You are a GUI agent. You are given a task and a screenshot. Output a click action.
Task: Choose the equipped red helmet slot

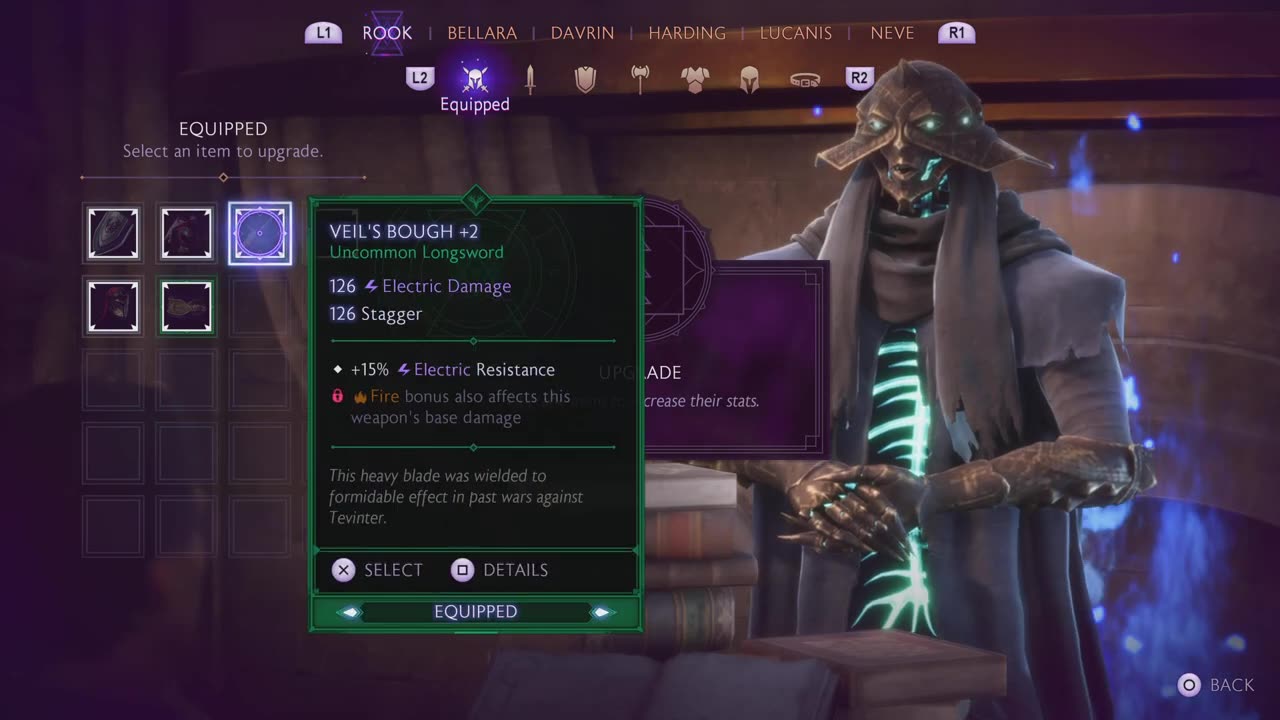point(113,306)
